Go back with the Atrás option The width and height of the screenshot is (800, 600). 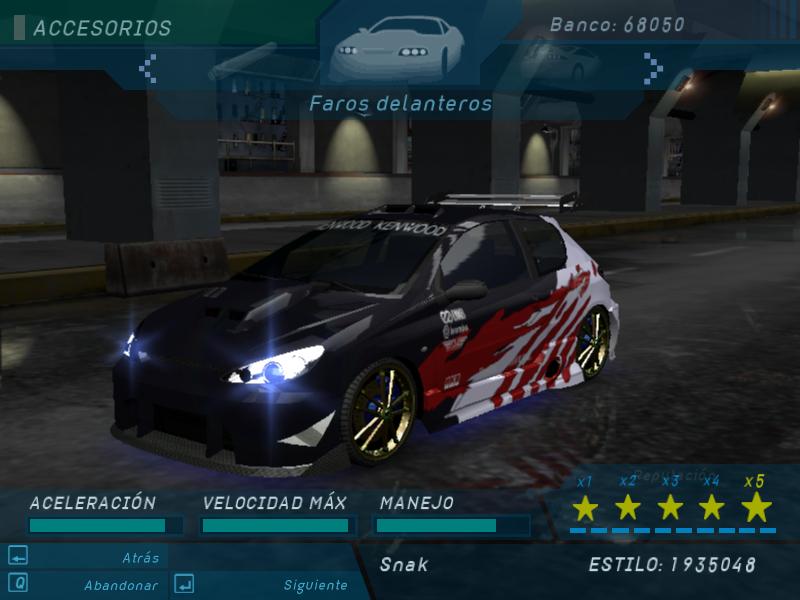[140, 558]
